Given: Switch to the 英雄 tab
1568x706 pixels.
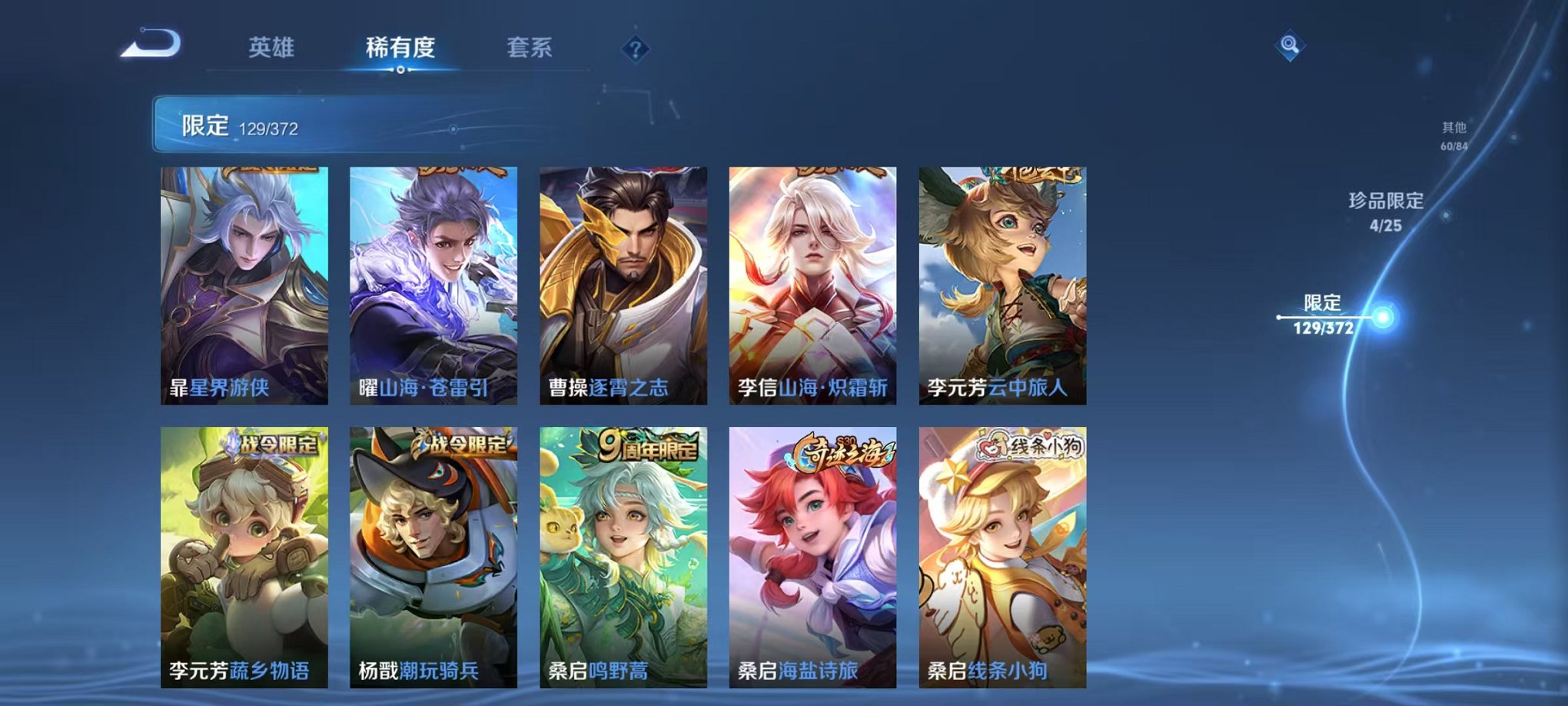Looking at the screenshot, I should coord(271,46).
